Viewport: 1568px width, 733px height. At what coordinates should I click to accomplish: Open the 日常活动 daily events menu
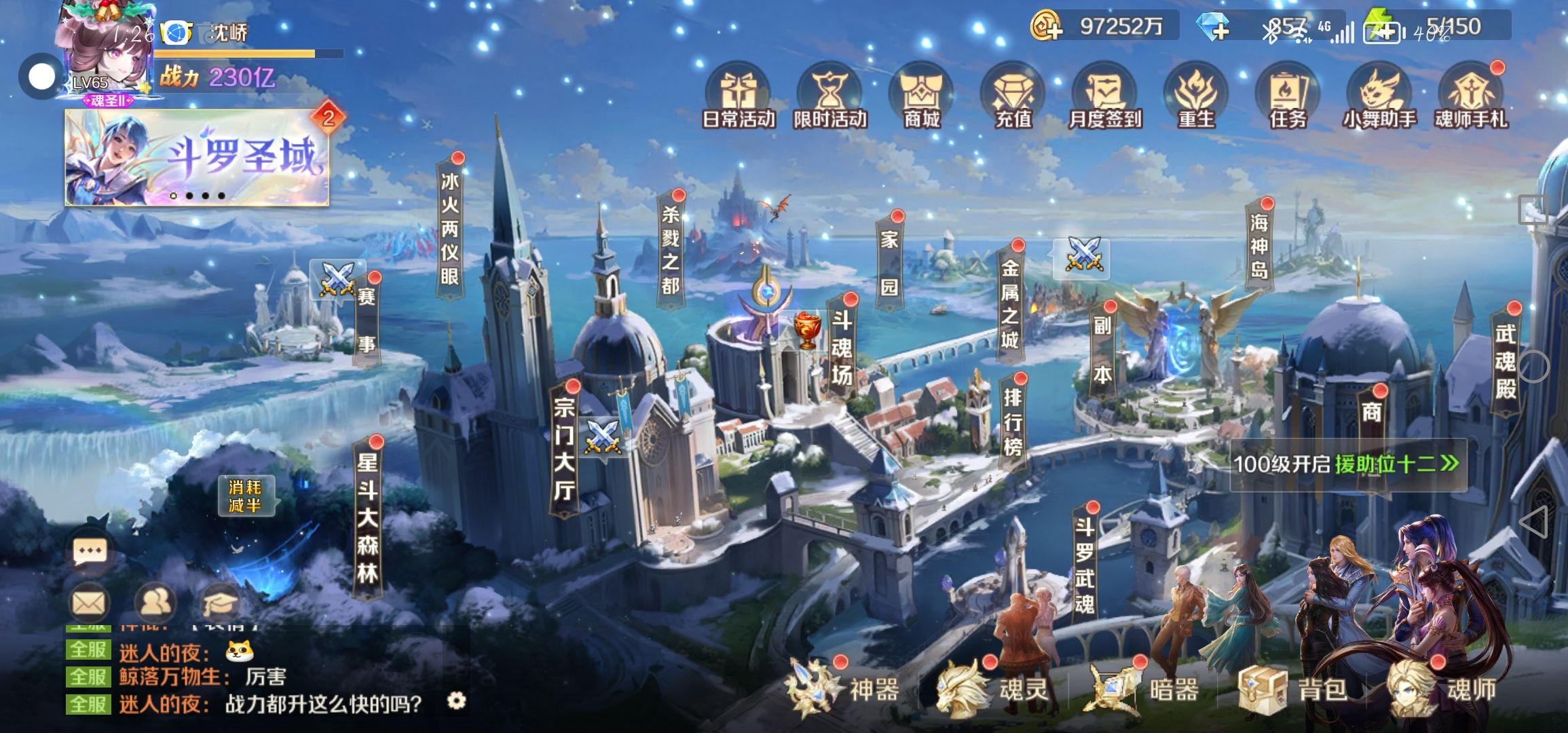pos(739,96)
